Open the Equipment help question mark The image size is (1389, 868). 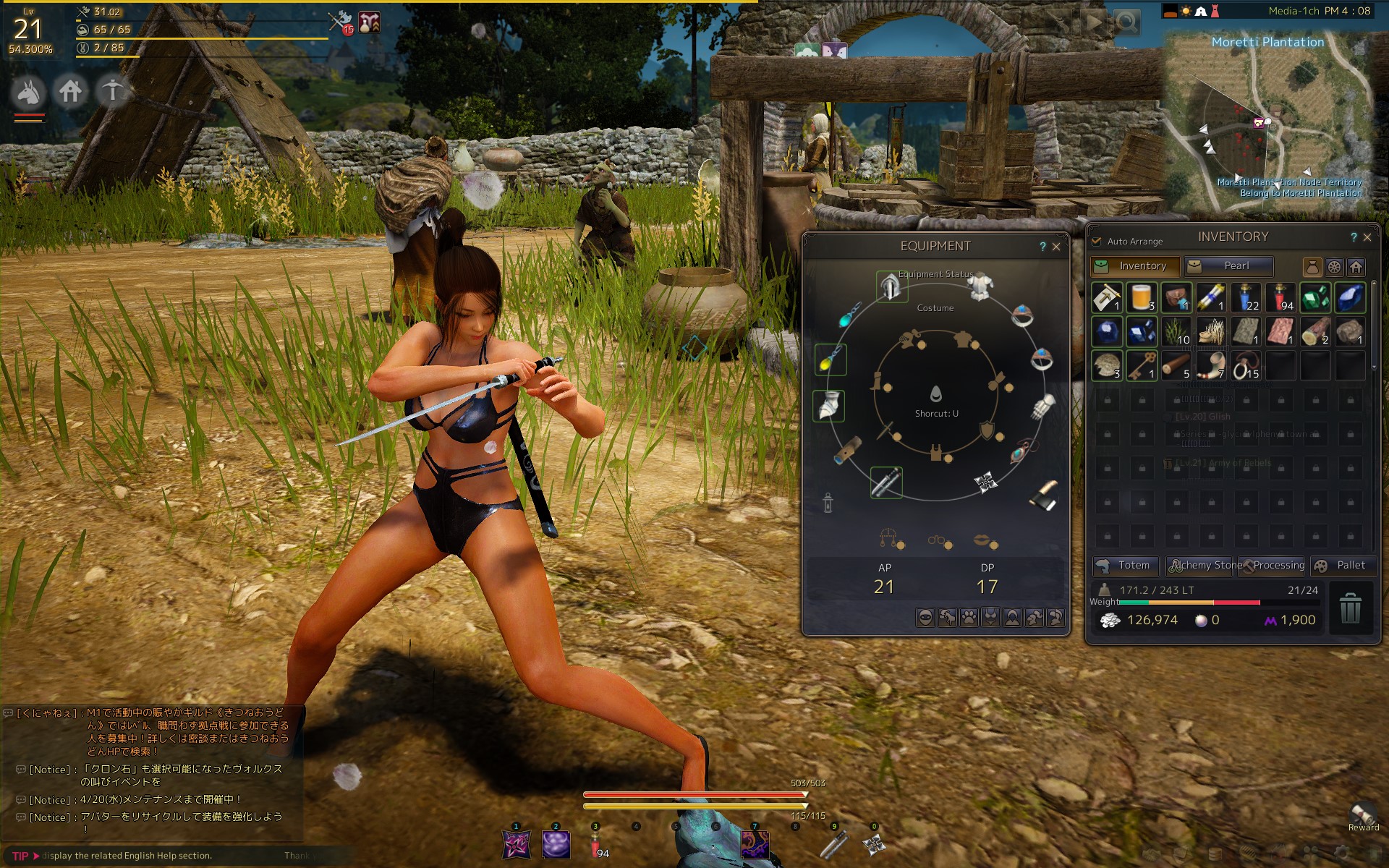click(1042, 247)
